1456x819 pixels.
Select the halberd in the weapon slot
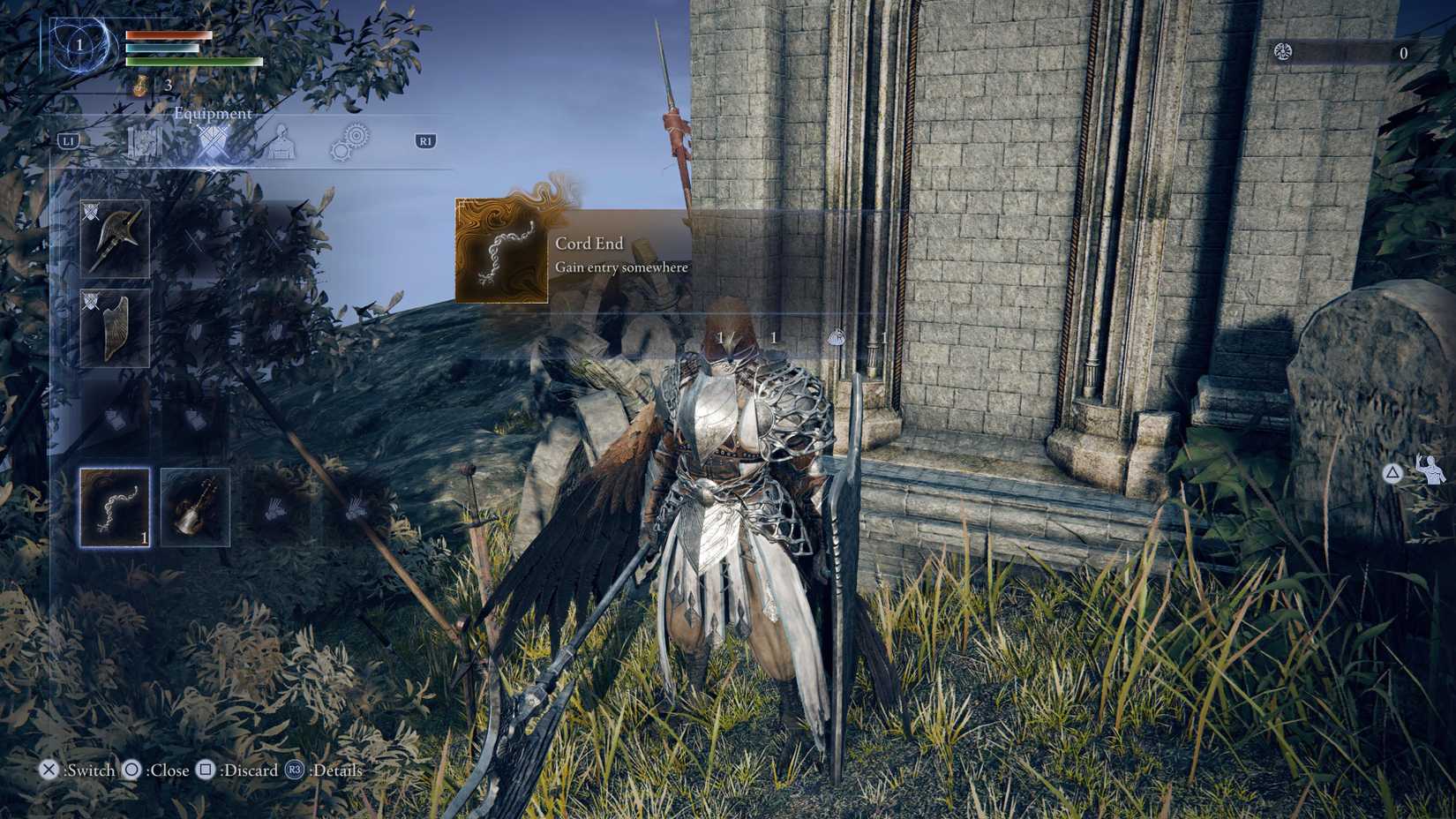point(115,238)
